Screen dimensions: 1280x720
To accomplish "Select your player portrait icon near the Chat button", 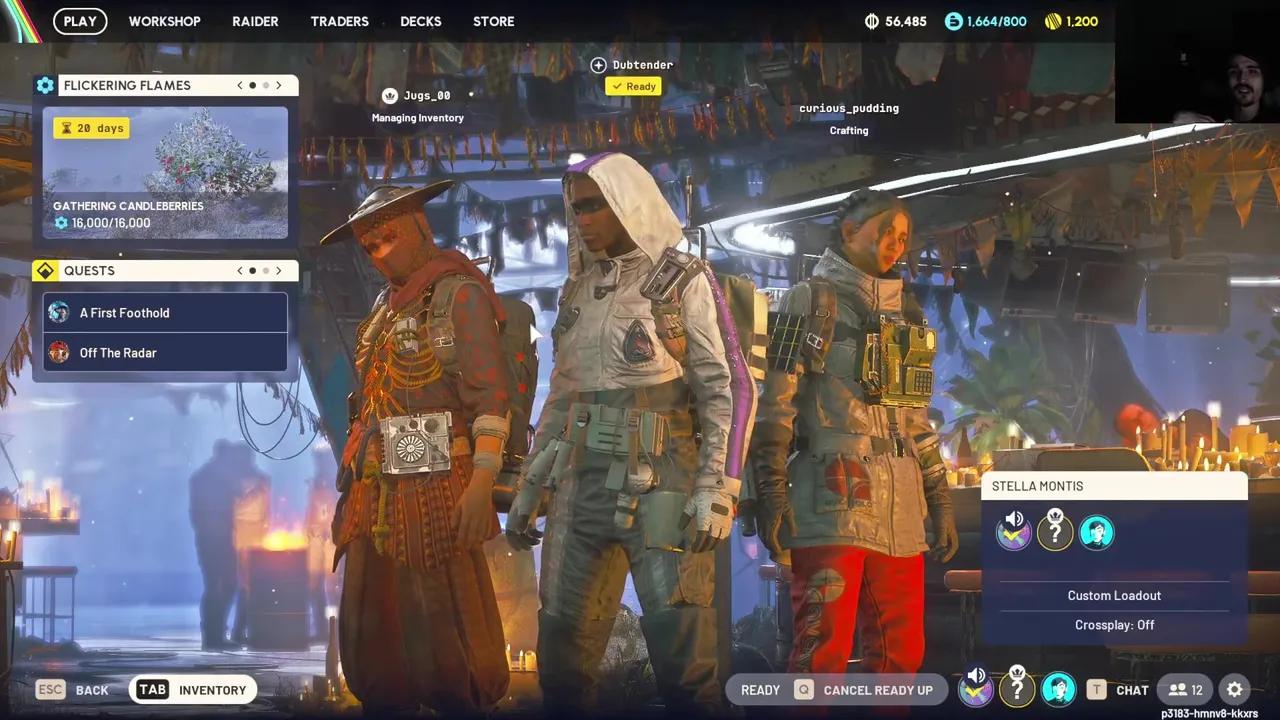I will tap(1059, 689).
